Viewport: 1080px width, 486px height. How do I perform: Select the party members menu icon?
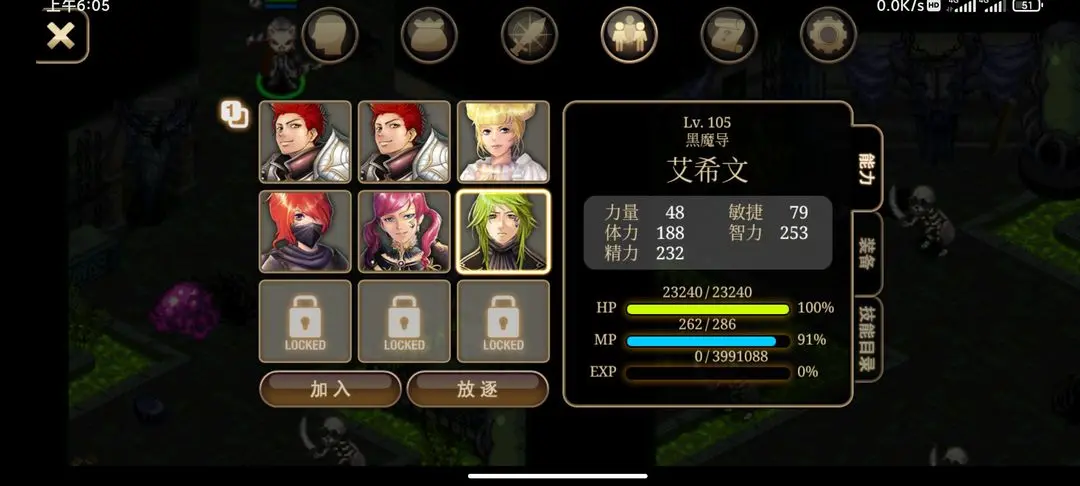[x=629, y=36]
